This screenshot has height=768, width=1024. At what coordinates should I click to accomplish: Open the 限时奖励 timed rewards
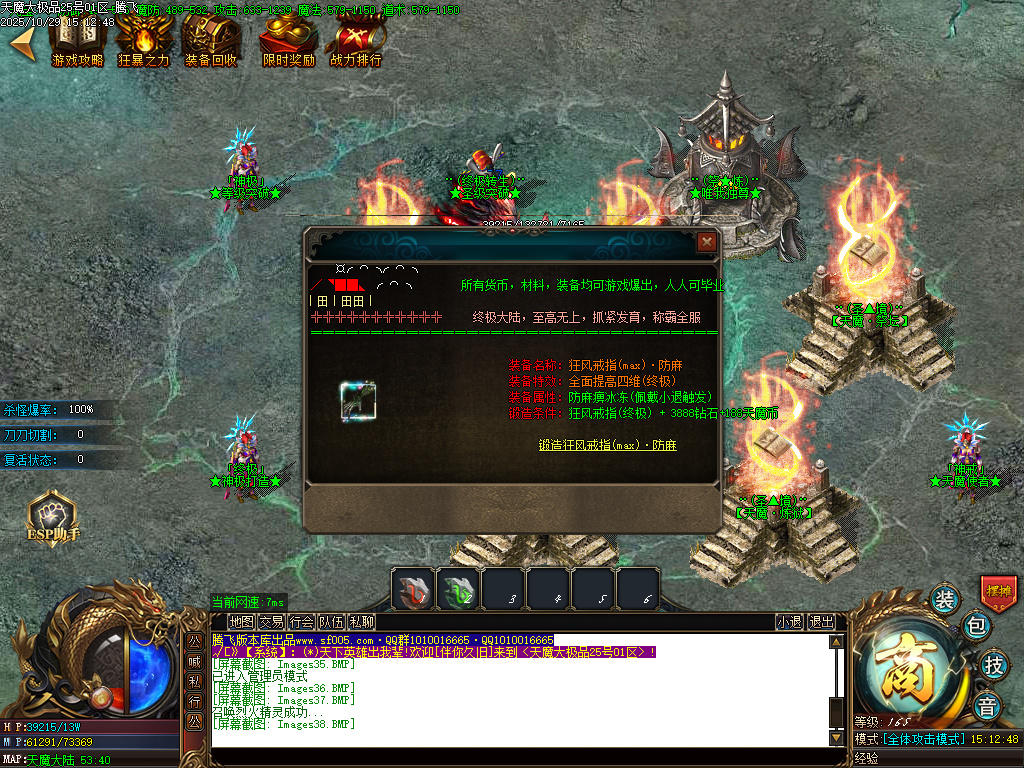click(x=288, y=43)
